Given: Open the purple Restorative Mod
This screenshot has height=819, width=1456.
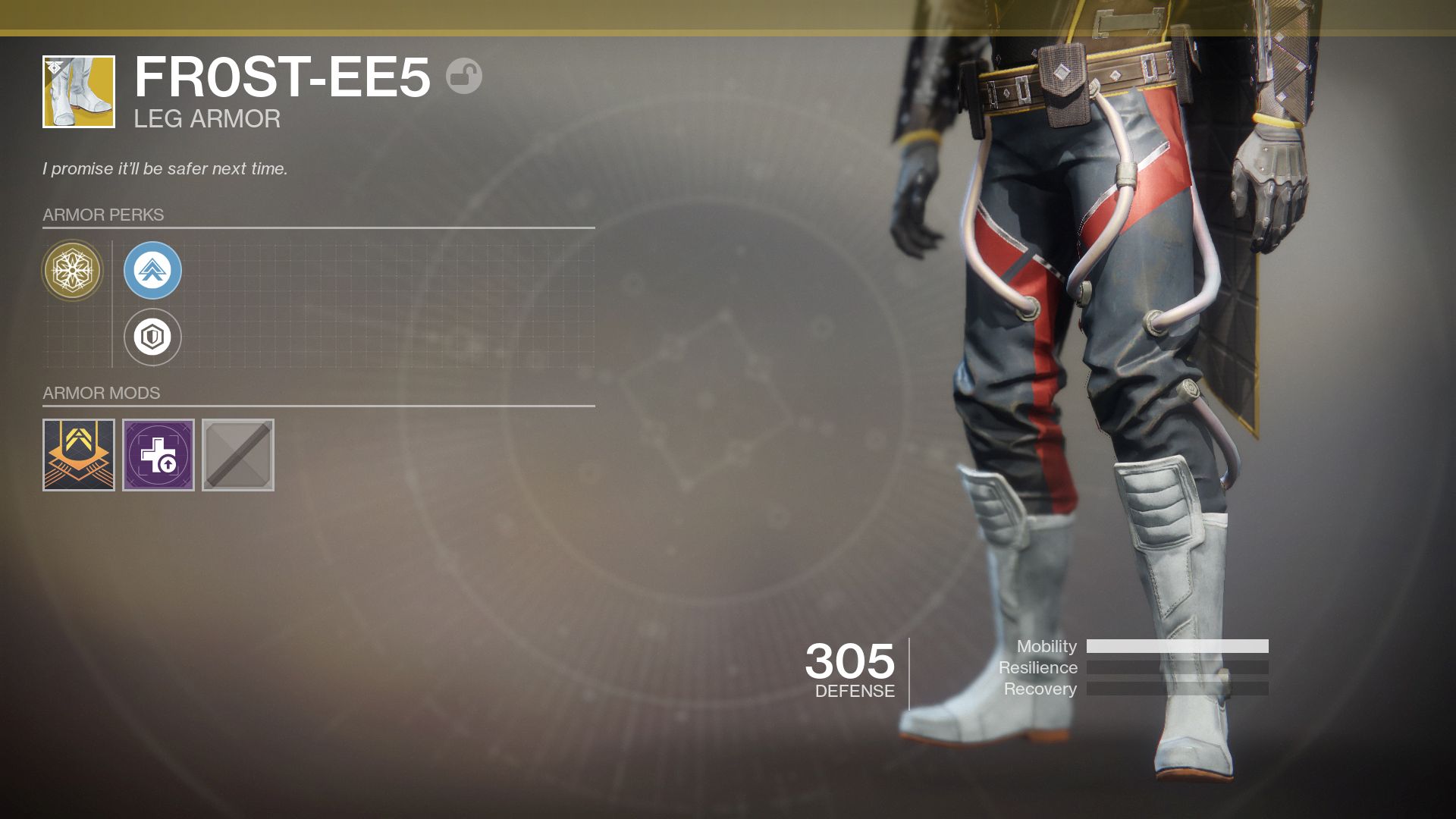Looking at the screenshot, I should tap(158, 454).
